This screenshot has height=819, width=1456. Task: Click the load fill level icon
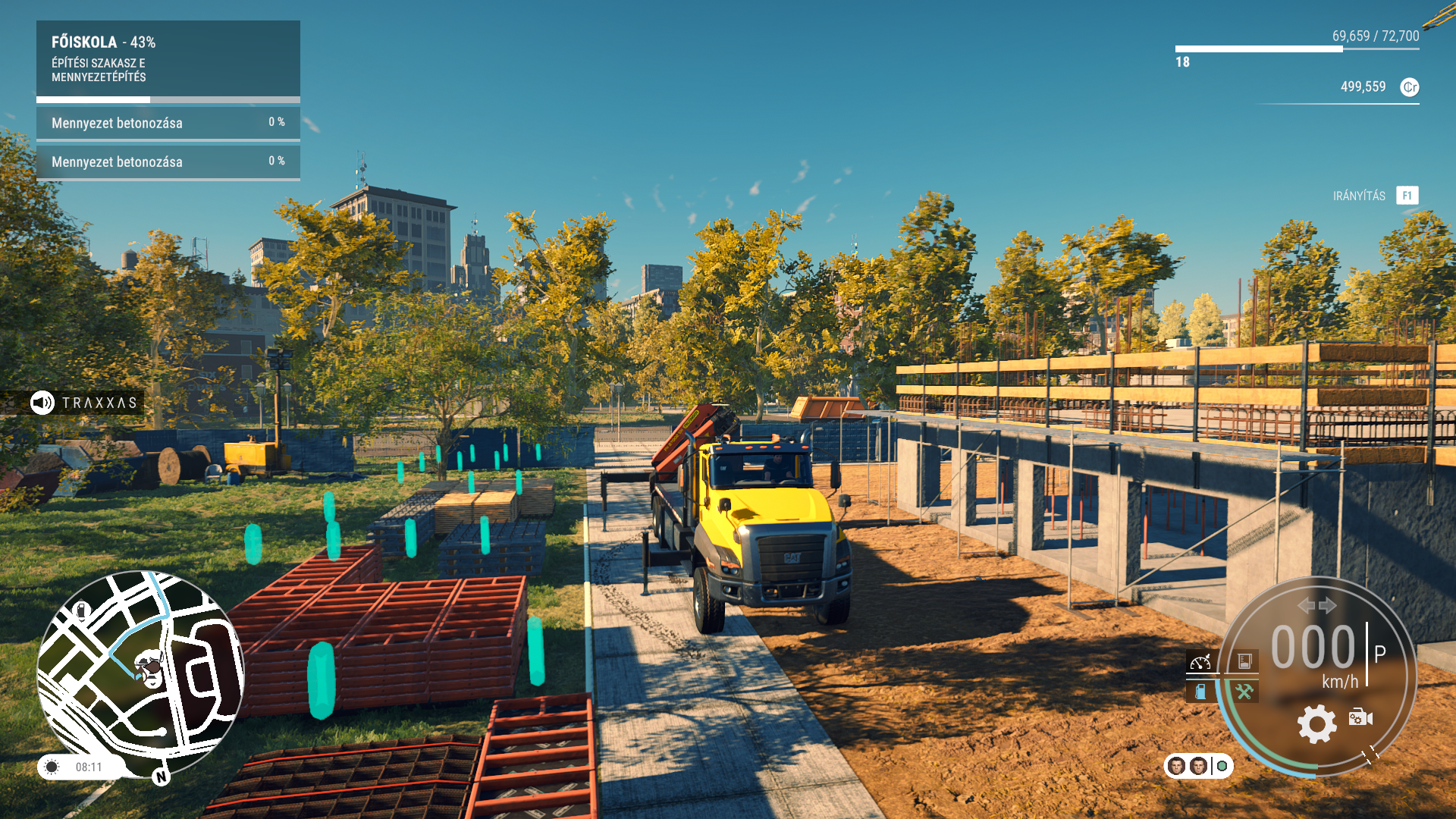[x=1244, y=662]
